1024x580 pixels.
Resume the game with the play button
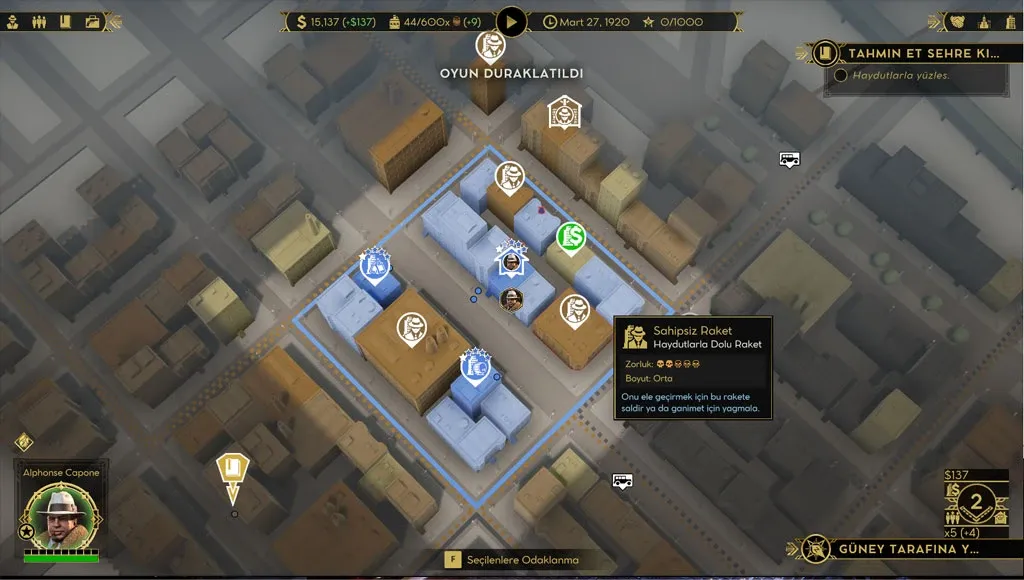(x=511, y=21)
